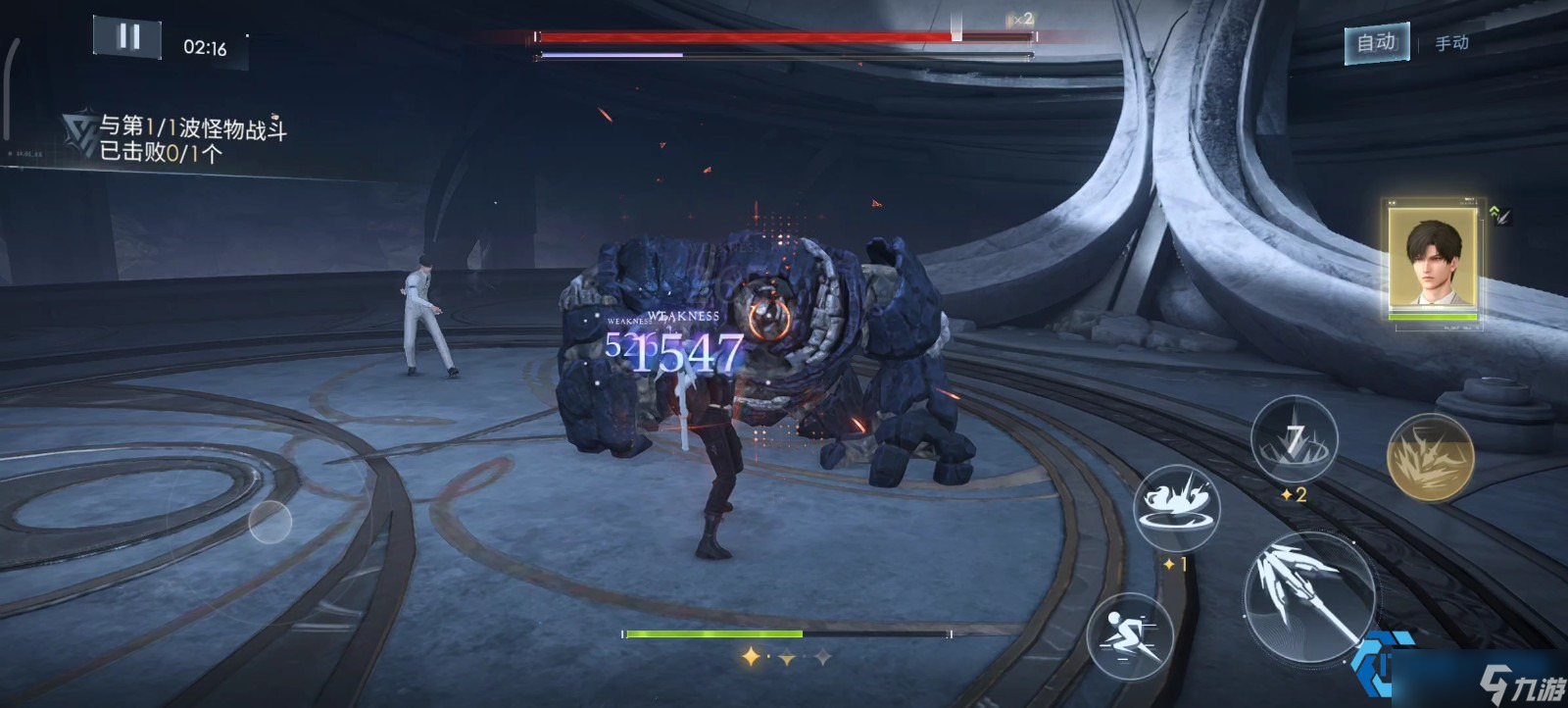Switch to 手动 manual combat mode
Viewport: 1568px width, 708px height.
click(x=1451, y=43)
